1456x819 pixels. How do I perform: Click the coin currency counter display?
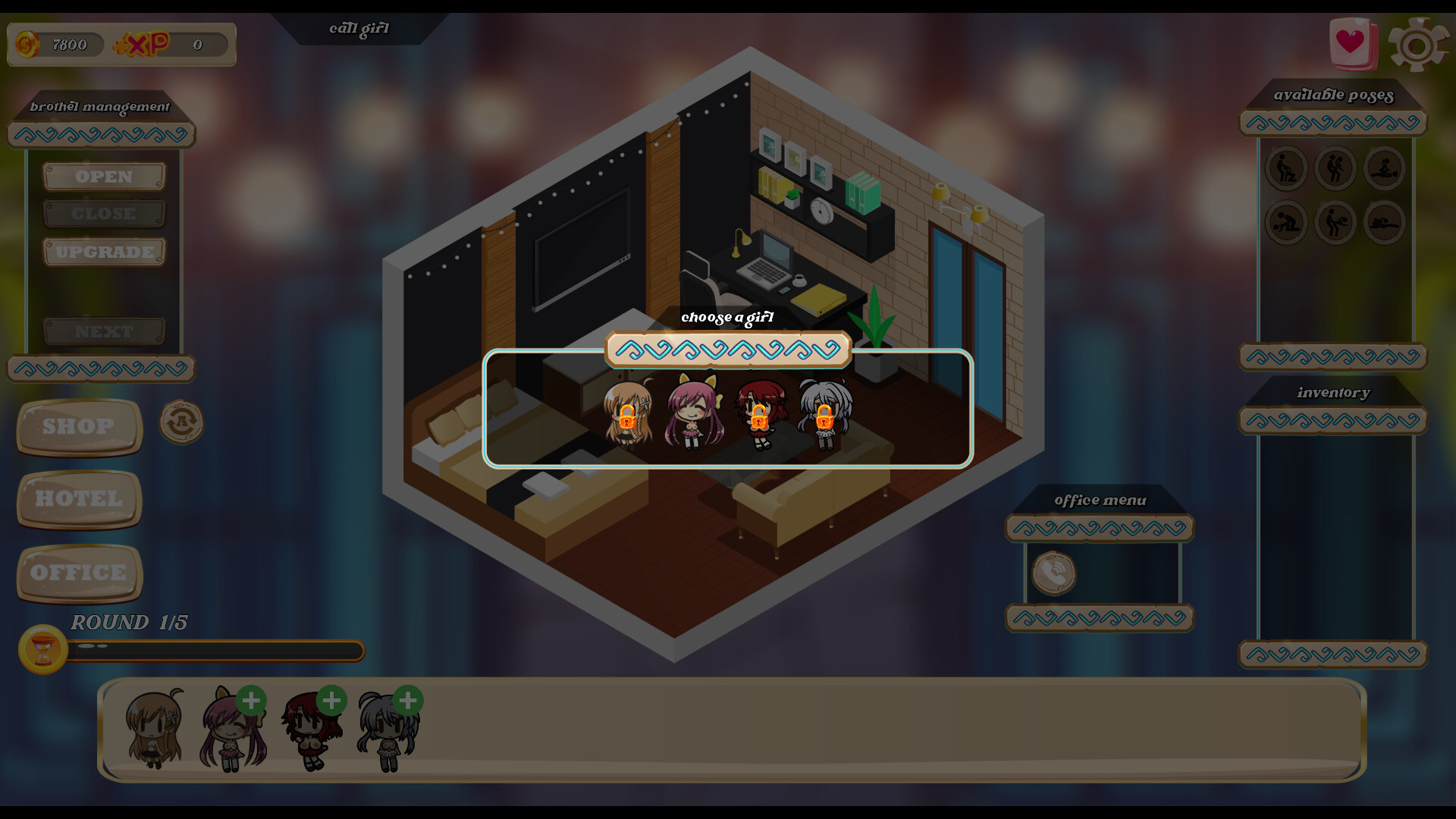pyautogui.click(x=57, y=44)
